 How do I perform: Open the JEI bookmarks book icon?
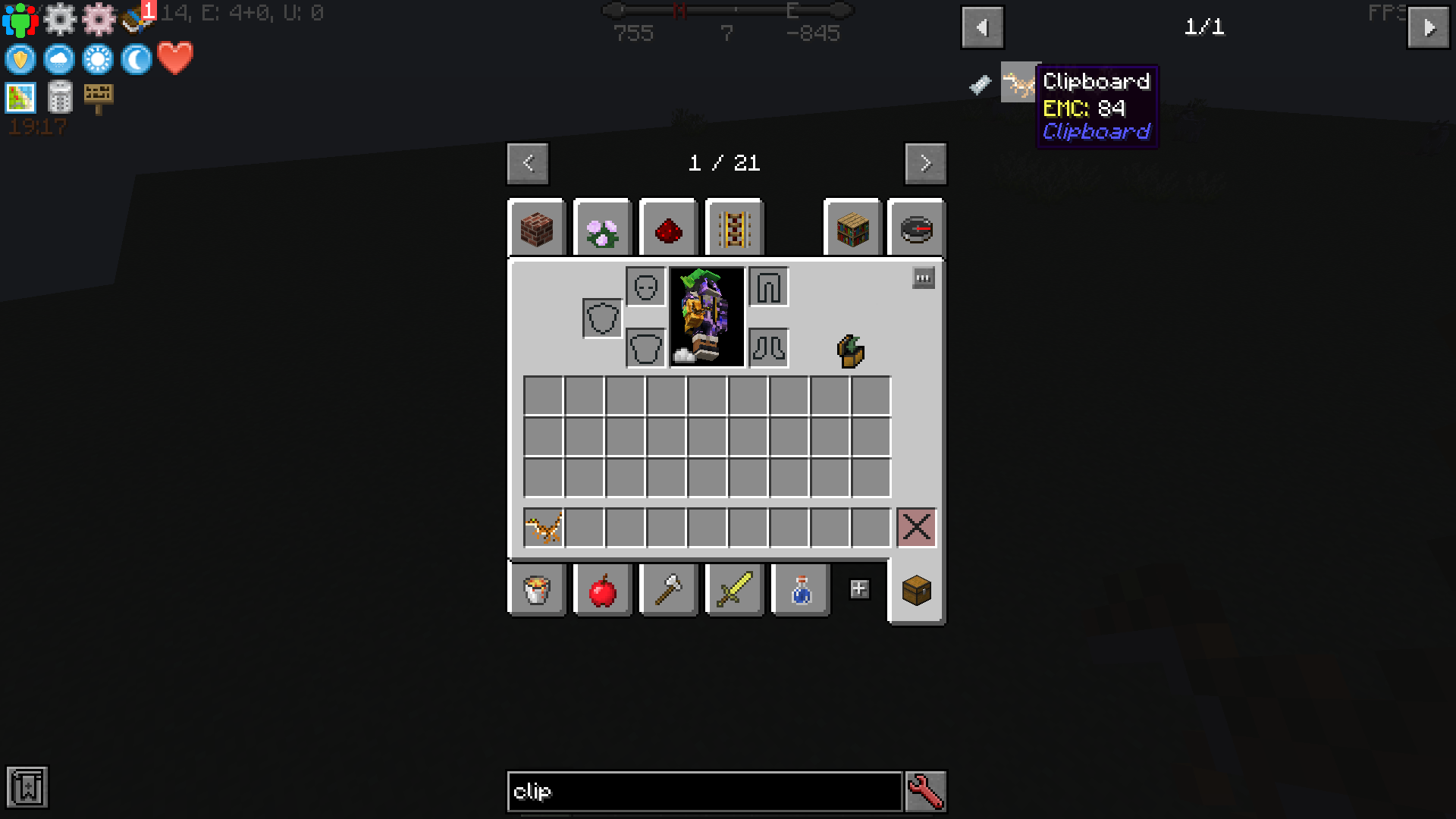pos(28,787)
